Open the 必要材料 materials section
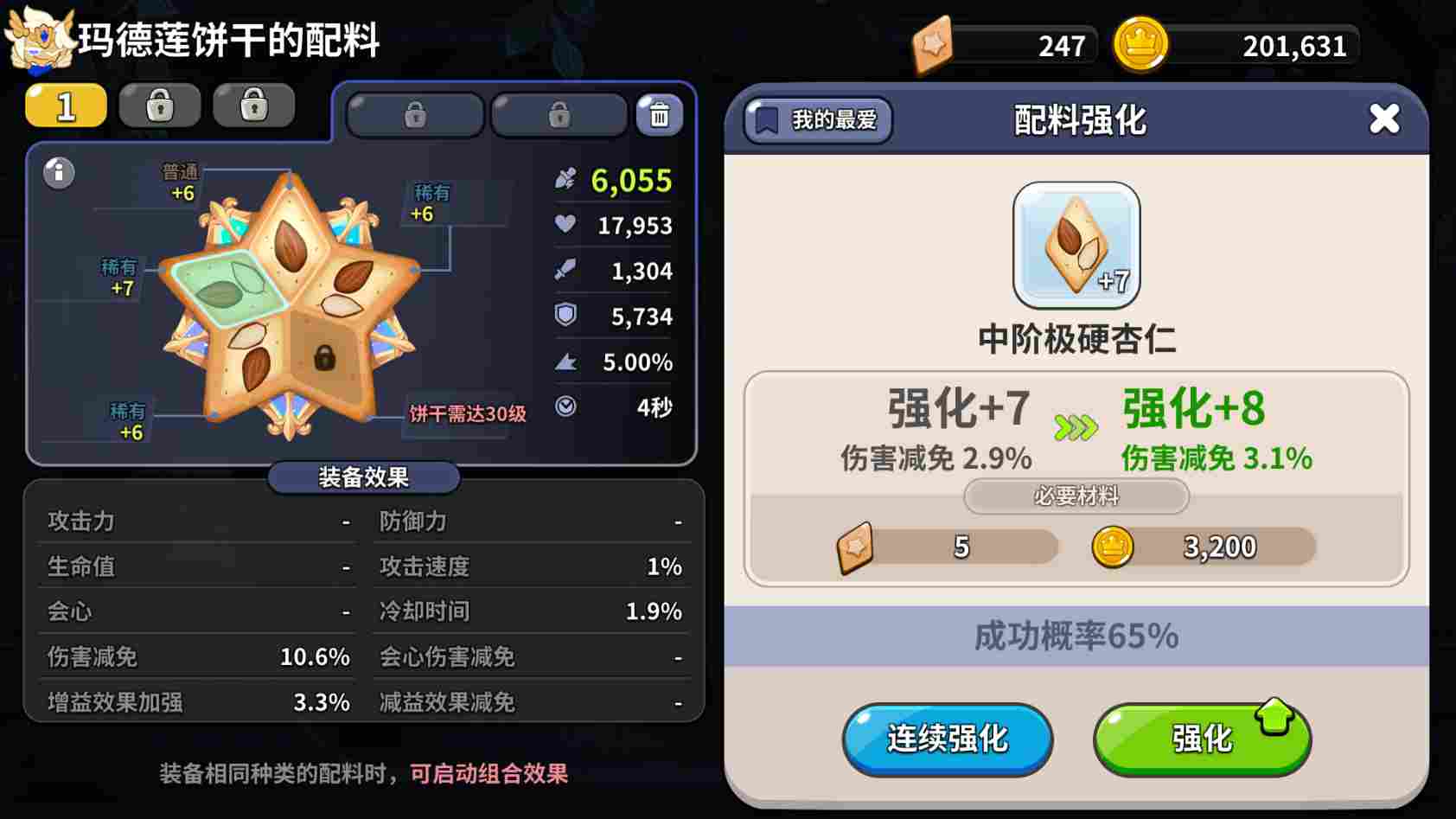The image size is (1456, 819). point(1076,497)
